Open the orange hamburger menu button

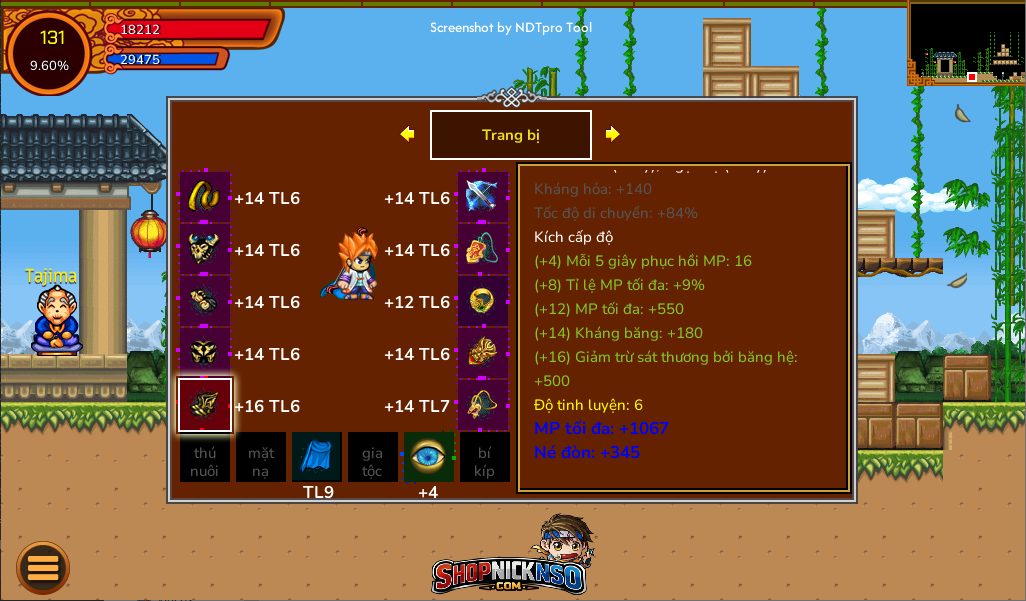point(43,568)
